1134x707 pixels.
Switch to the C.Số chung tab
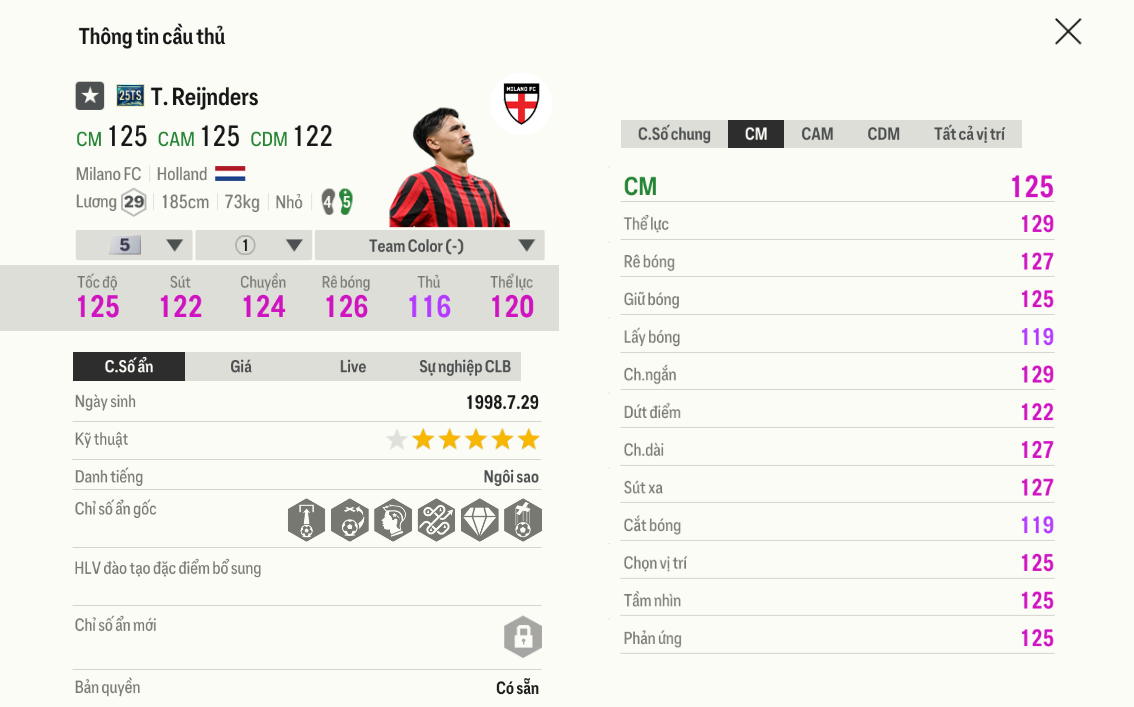point(674,134)
